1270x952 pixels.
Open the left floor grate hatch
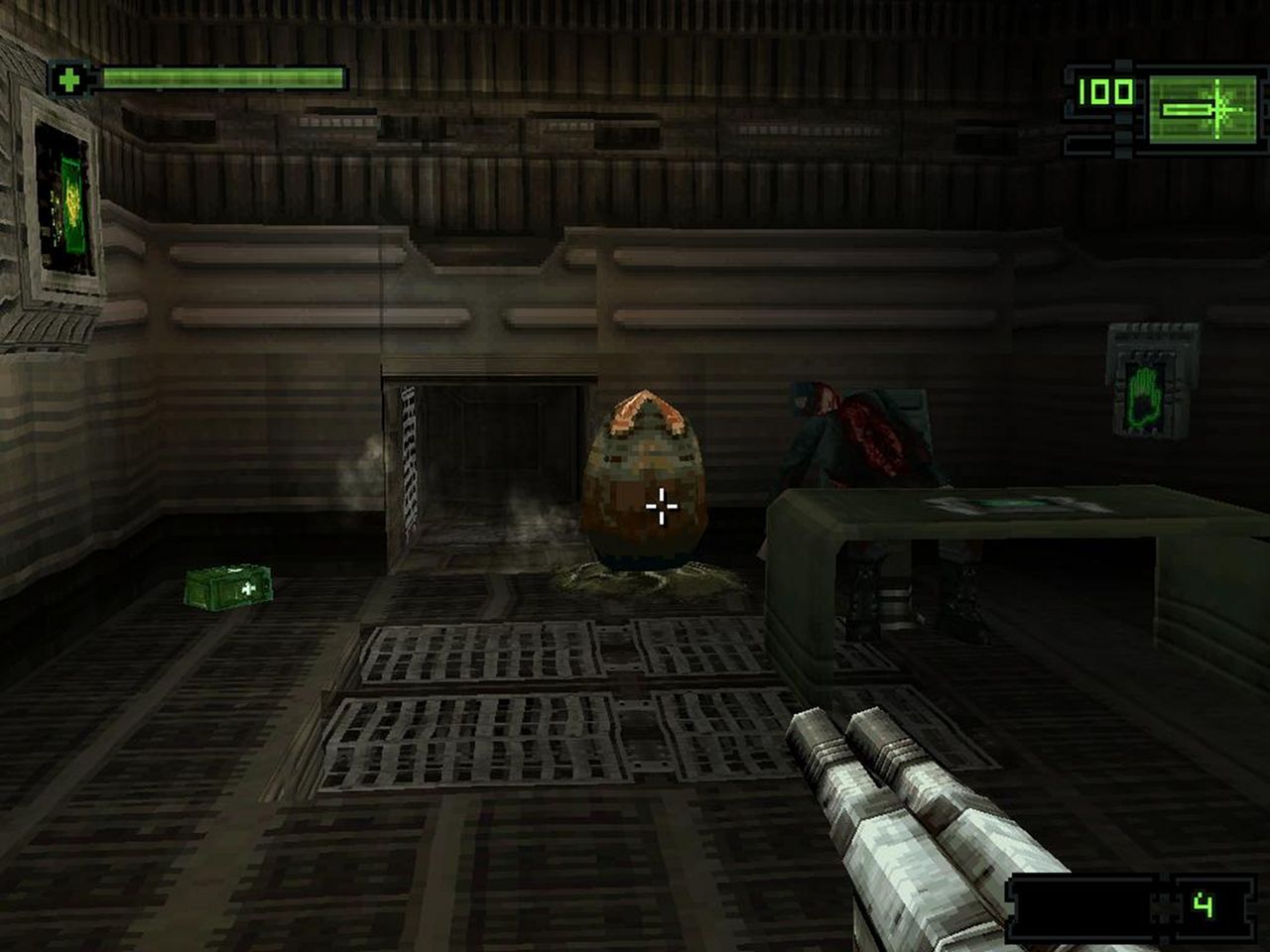click(x=466, y=734)
